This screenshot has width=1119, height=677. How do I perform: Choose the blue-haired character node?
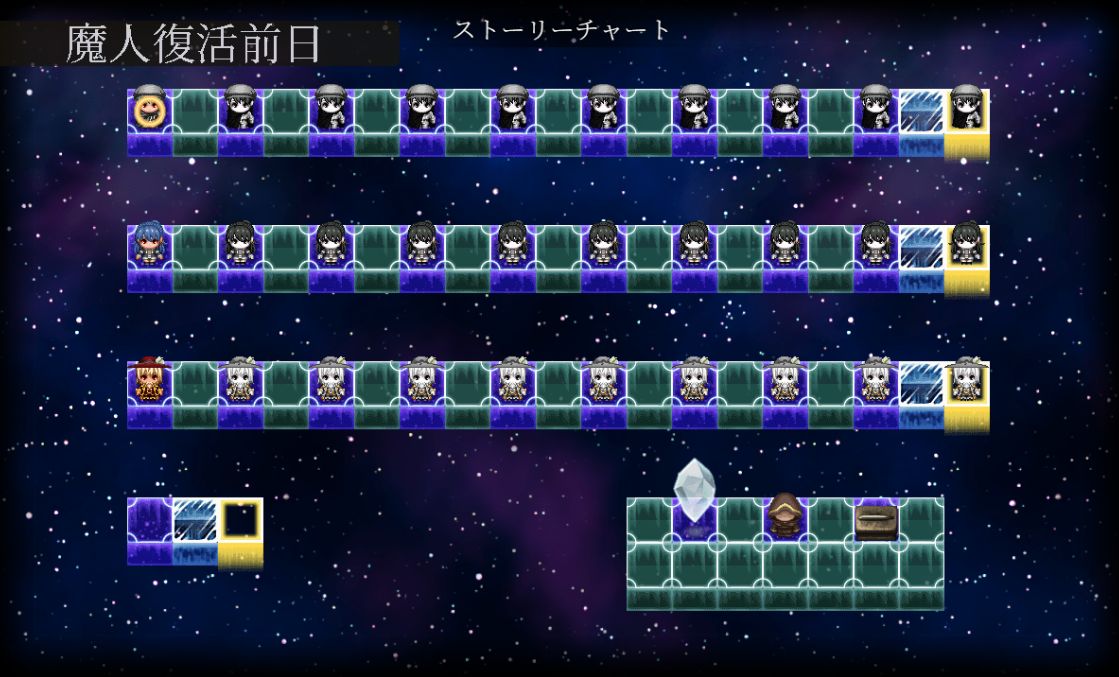pos(149,246)
